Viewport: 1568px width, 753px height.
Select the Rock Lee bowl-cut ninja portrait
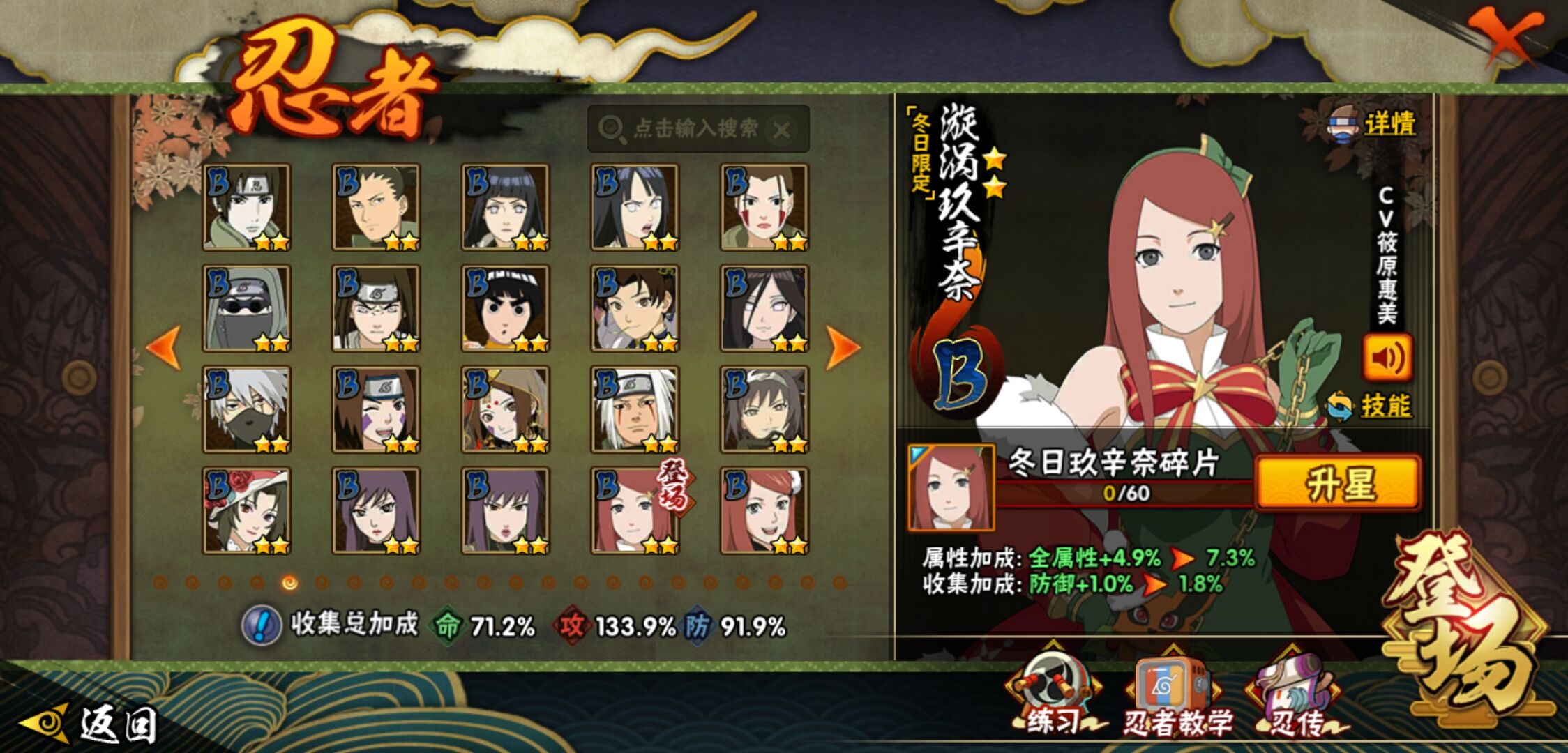tap(505, 308)
